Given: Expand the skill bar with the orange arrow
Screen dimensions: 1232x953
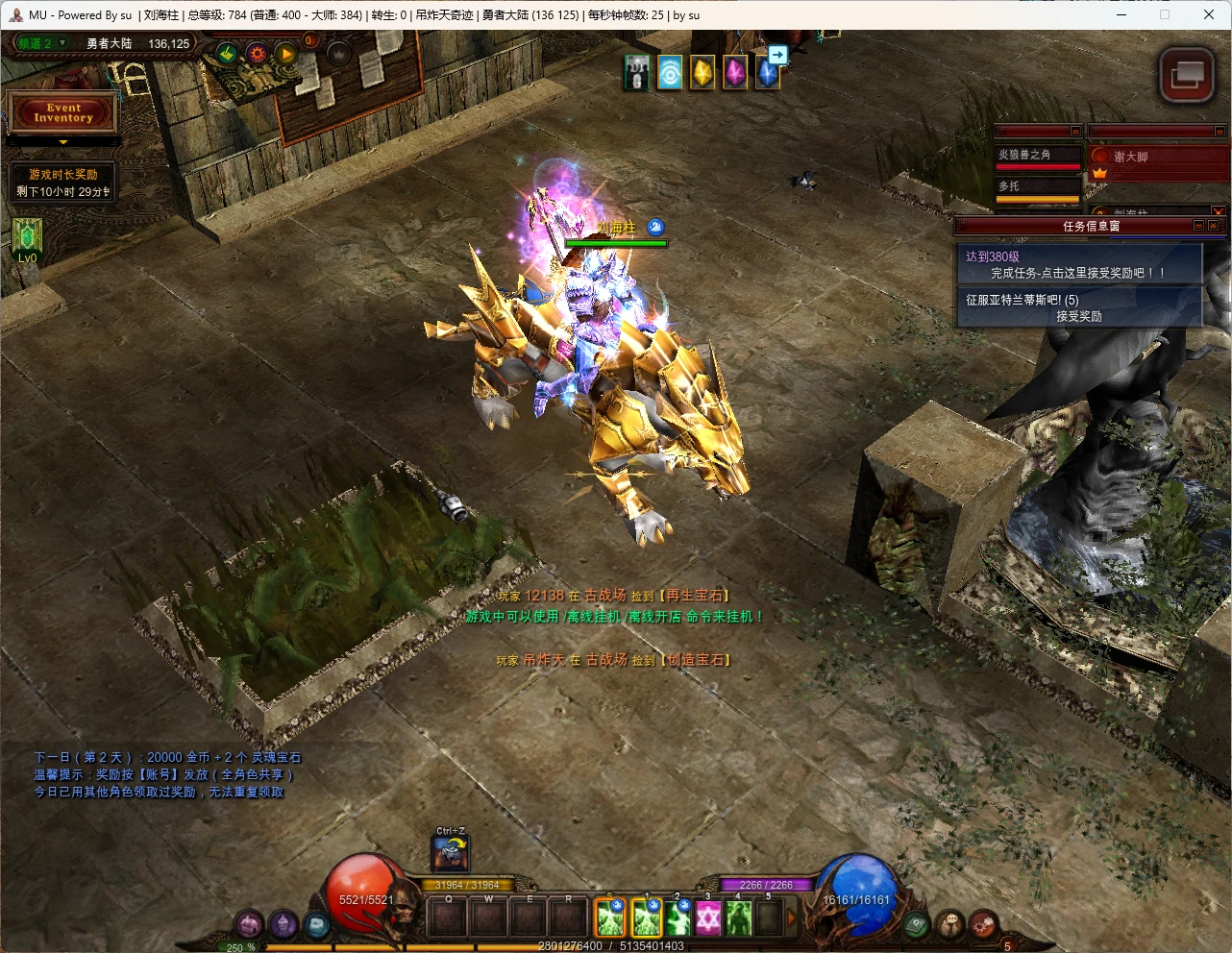Looking at the screenshot, I should click(792, 919).
